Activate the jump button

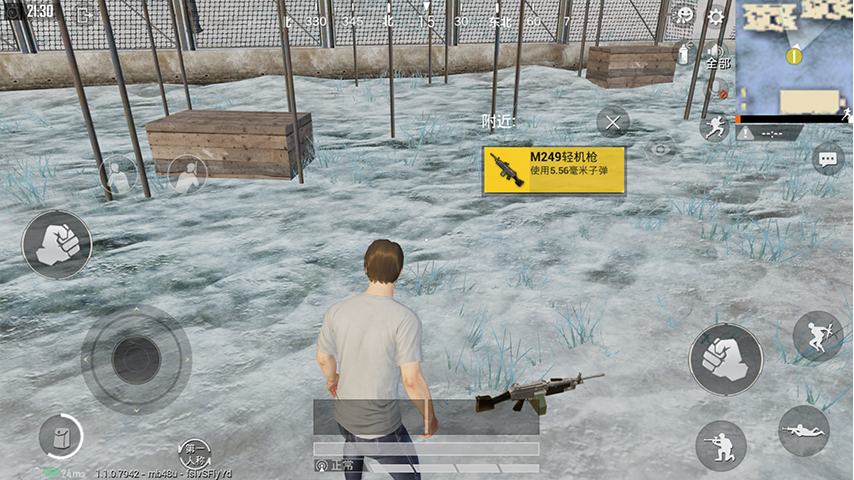817,336
